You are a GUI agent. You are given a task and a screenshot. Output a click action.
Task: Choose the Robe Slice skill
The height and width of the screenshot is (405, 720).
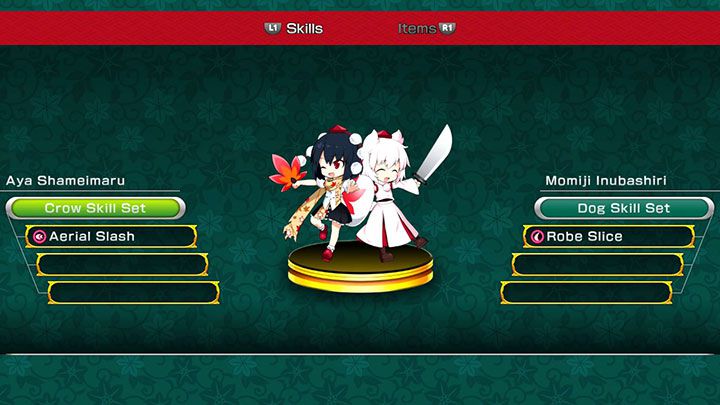(x=608, y=237)
